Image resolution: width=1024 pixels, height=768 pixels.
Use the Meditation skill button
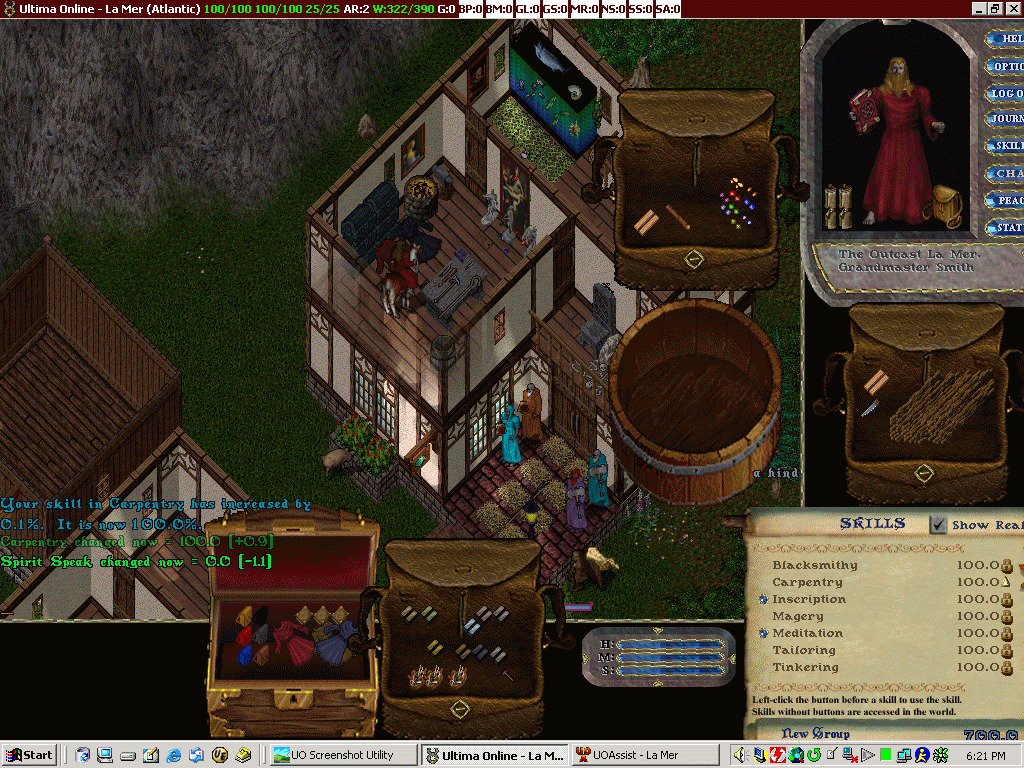pyautogui.click(x=763, y=633)
